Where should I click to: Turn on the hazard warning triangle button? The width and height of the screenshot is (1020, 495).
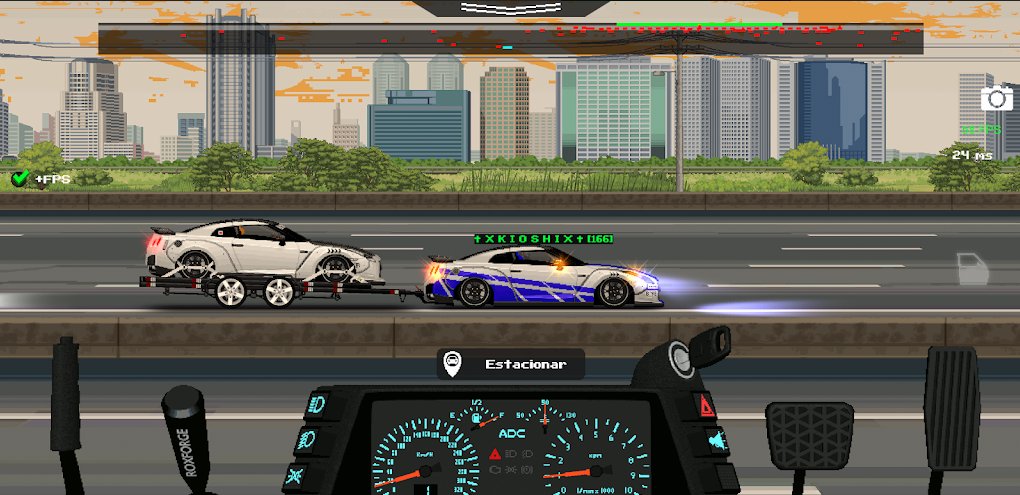coord(706,405)
